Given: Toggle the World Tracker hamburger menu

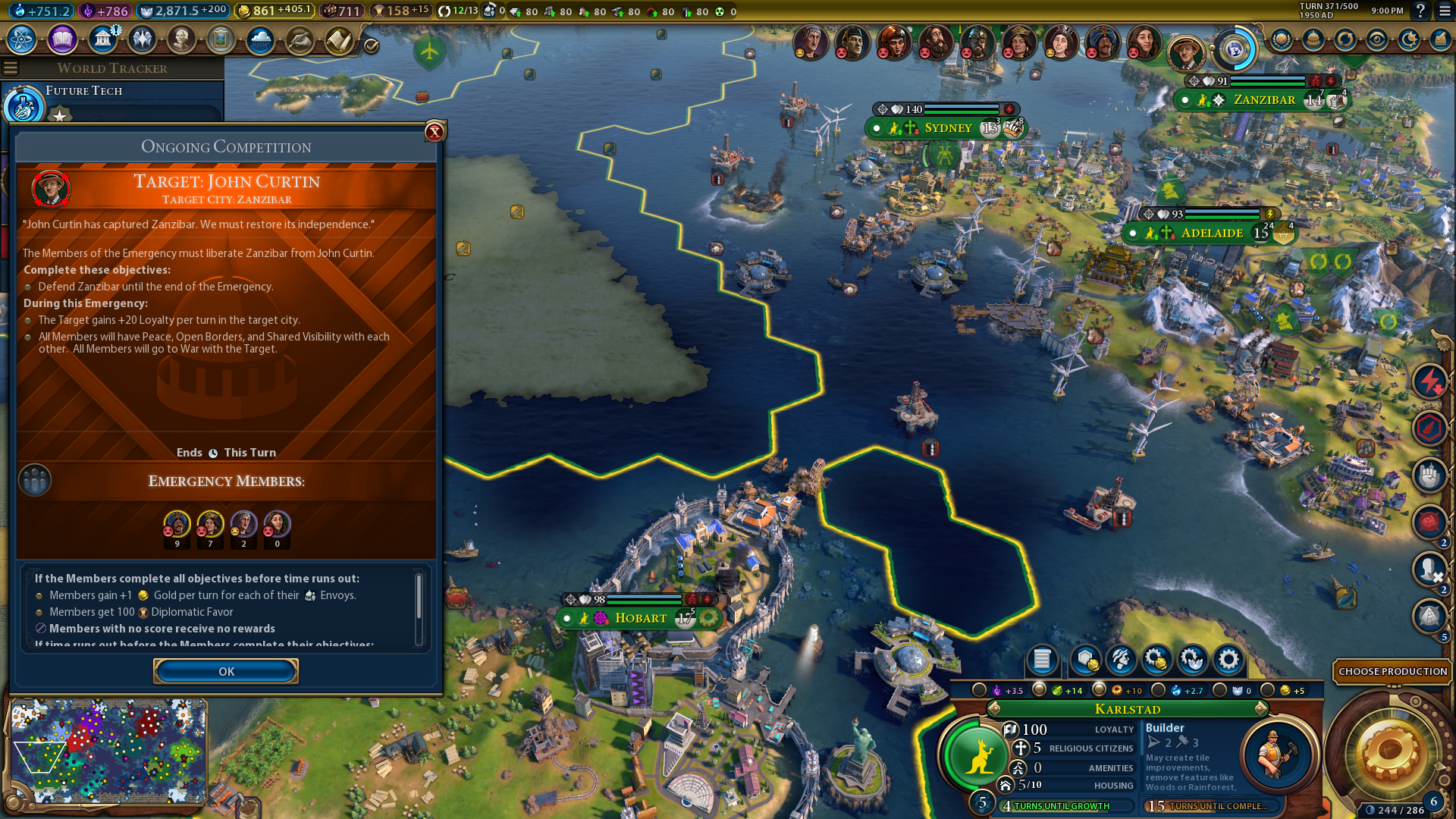Looking at the screenshot, I should click(x=11, y=68).
